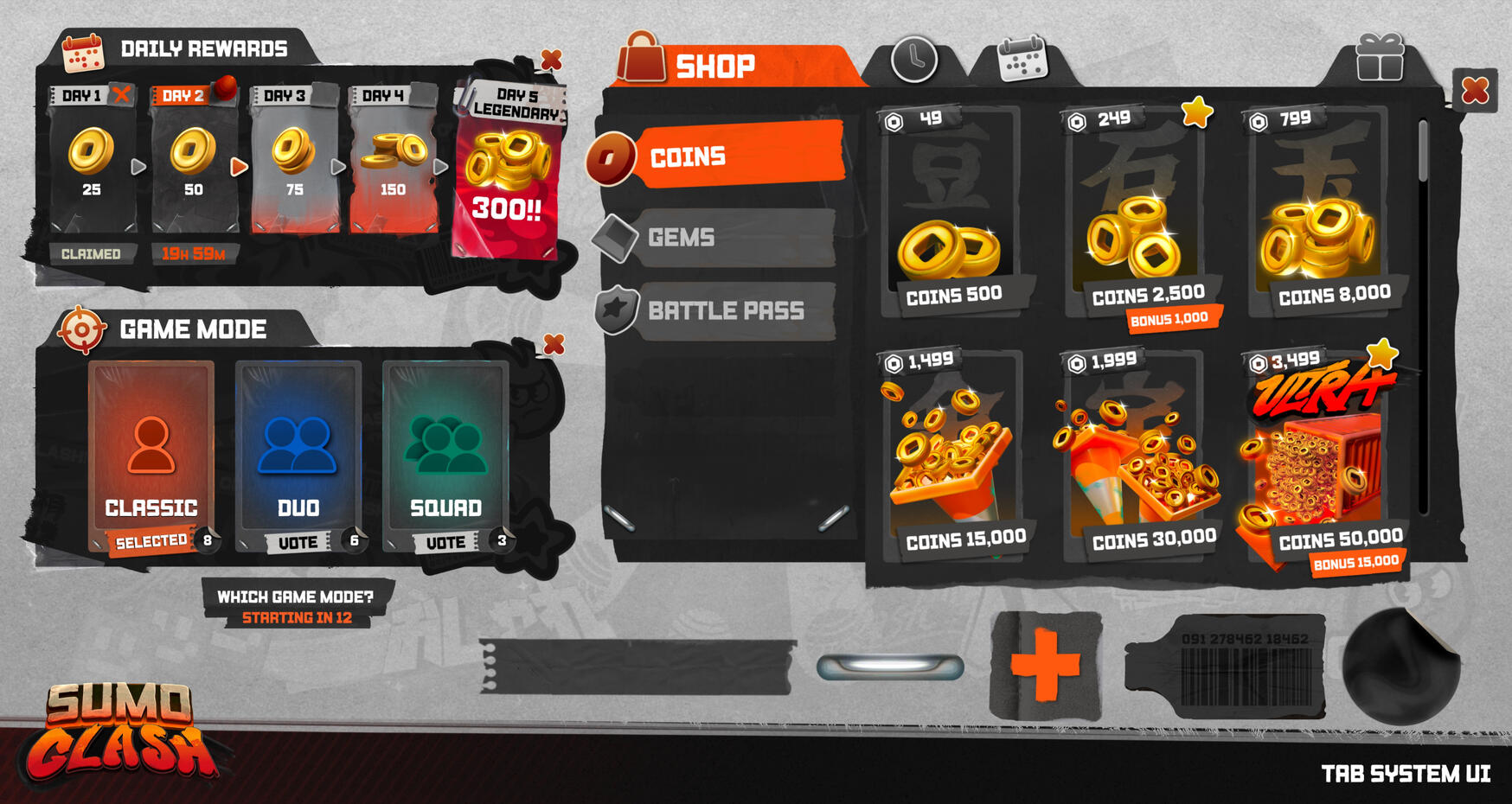Close the Daily Rewards panel

pyautogui.click(x=551, y=60)
